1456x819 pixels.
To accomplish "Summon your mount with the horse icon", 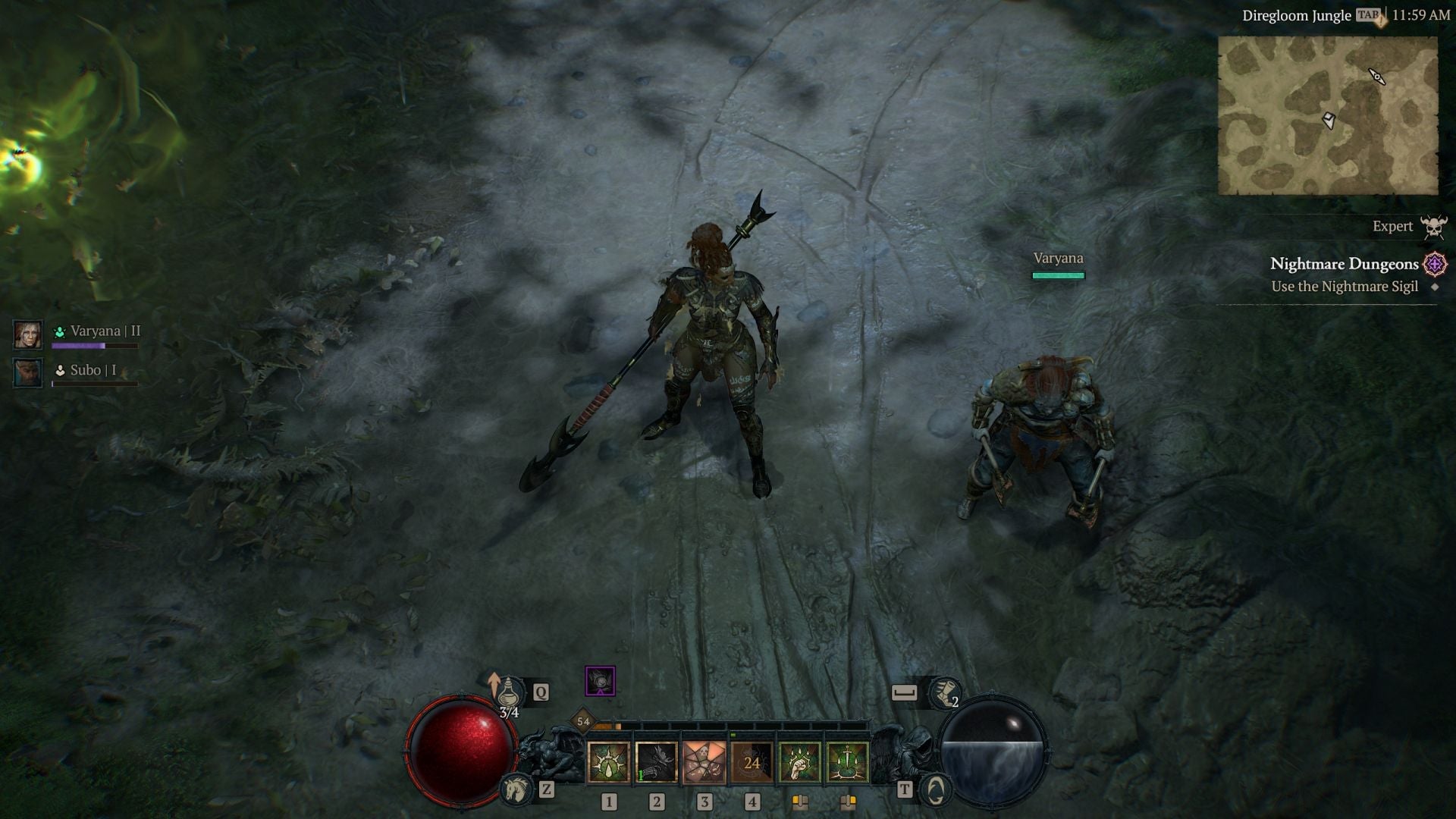I will (518, 789).
